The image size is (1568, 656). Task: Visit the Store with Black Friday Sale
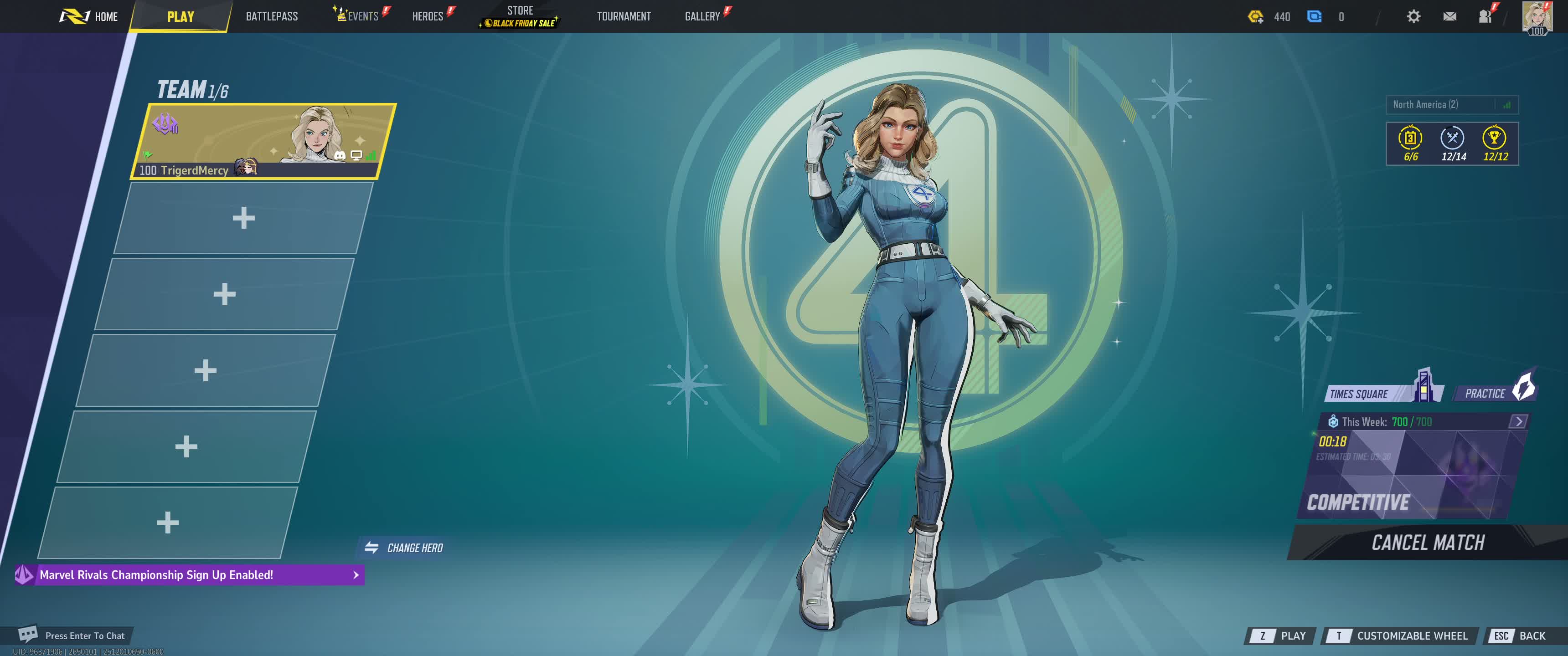(520, 16)
